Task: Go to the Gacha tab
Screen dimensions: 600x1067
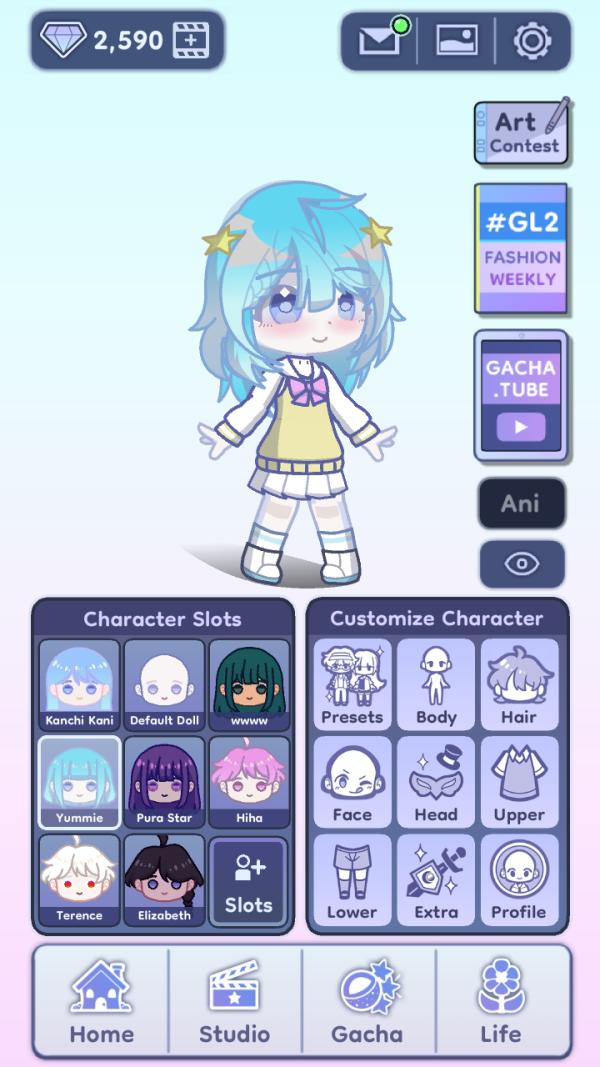Action: [x=368, y=1003]
